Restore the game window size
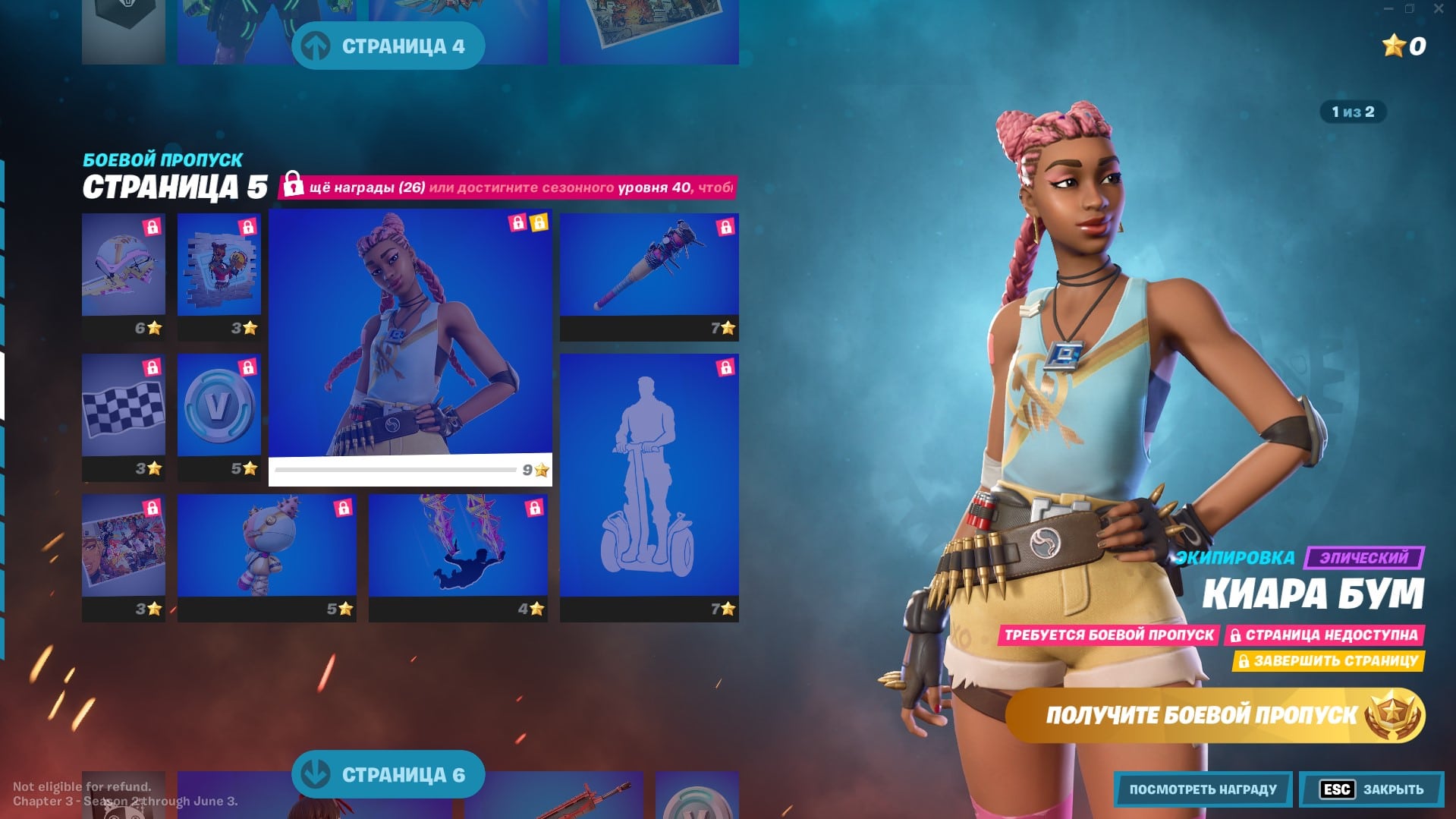 [x=1410, y=9]
